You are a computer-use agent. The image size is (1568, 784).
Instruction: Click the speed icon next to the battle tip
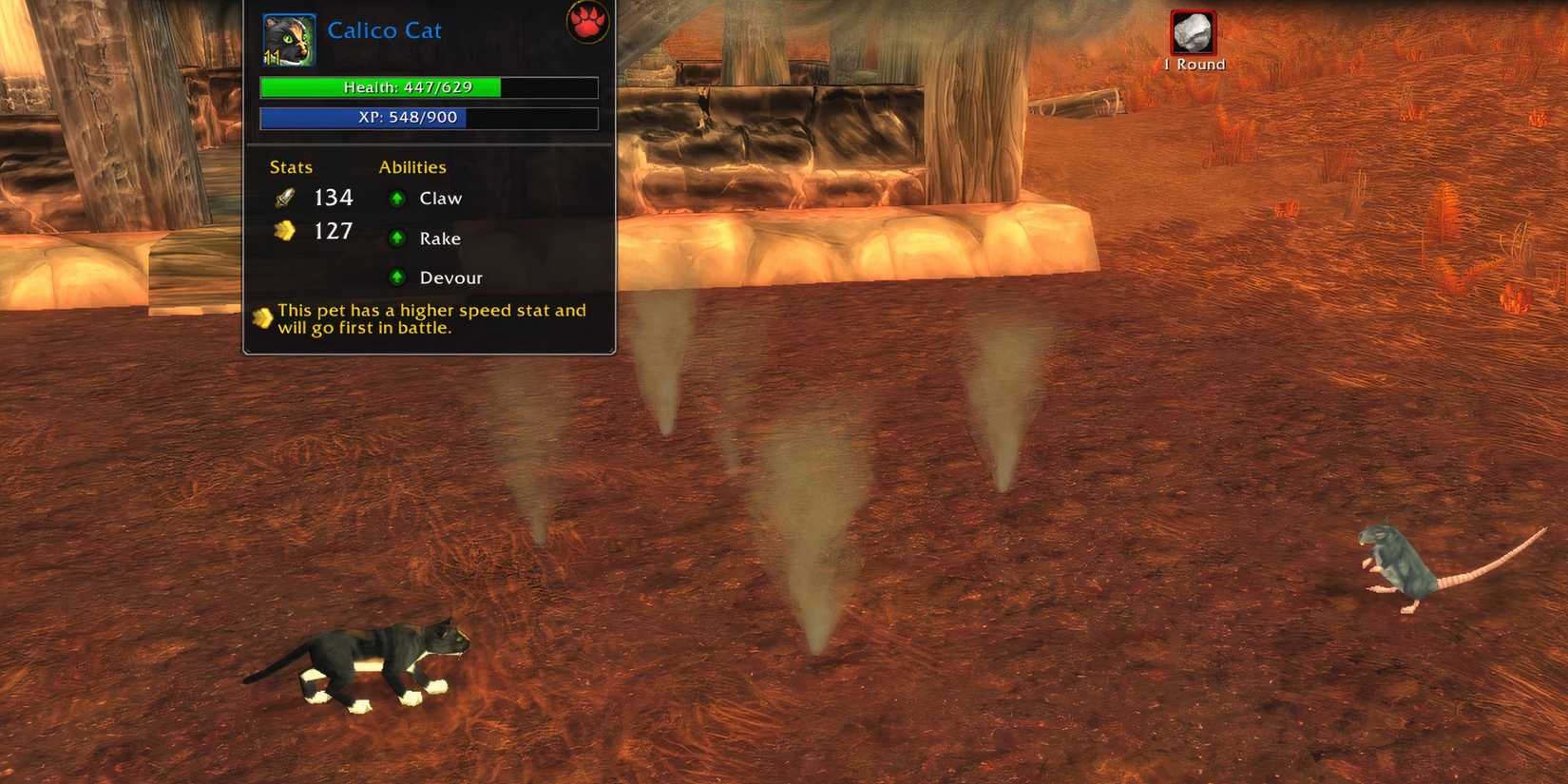click(x=261, y=316)
